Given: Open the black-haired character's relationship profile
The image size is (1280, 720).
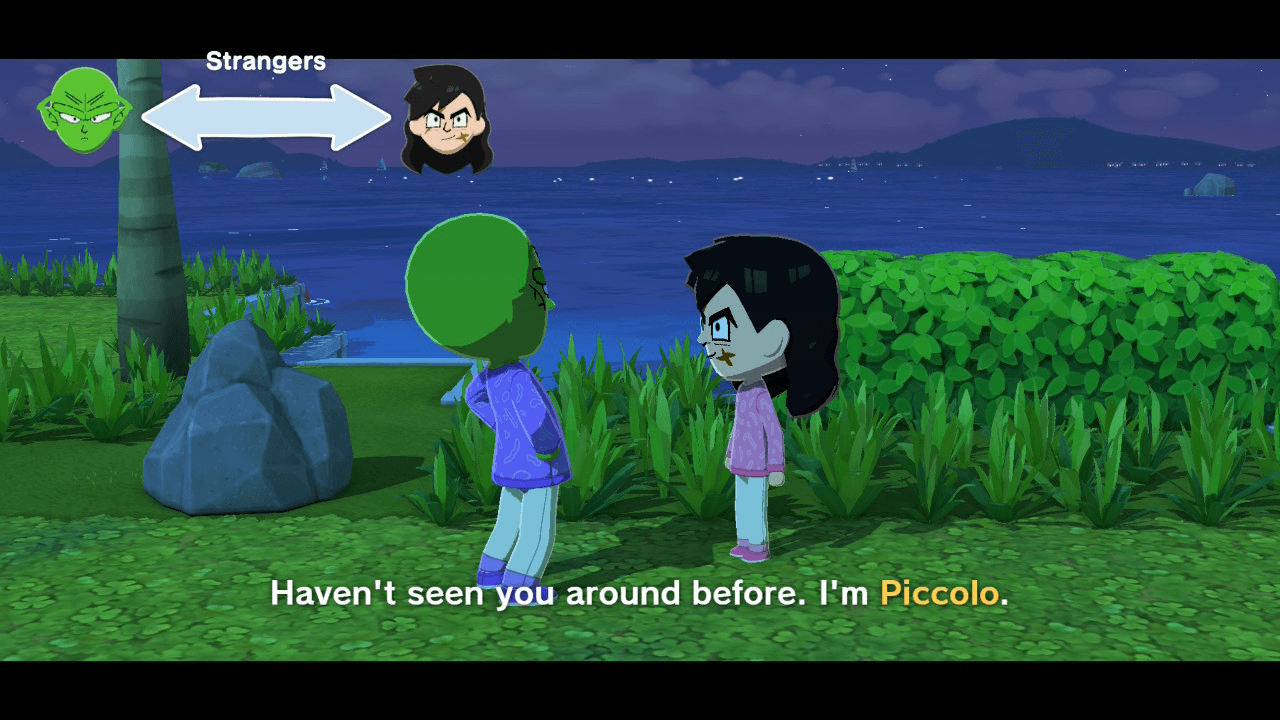Looking at the screenshot, I should pyautogui.click(x=447, y=120).
